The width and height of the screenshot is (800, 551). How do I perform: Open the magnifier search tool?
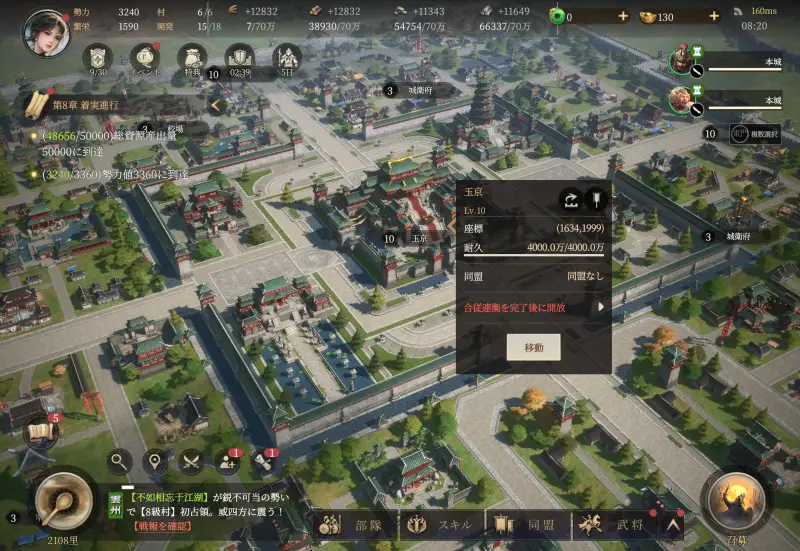point(120,461)
